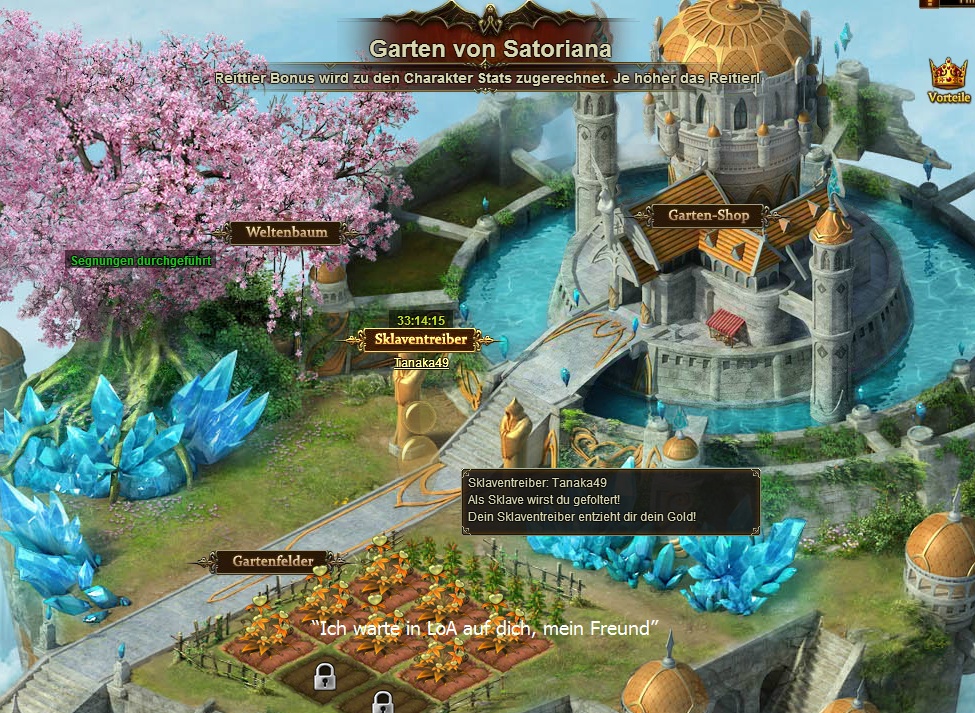Image resolution: width=975 pixels, height=713 pixels.
Task: Open the Vorteile crown icon
Action: (x=947, y=76)
